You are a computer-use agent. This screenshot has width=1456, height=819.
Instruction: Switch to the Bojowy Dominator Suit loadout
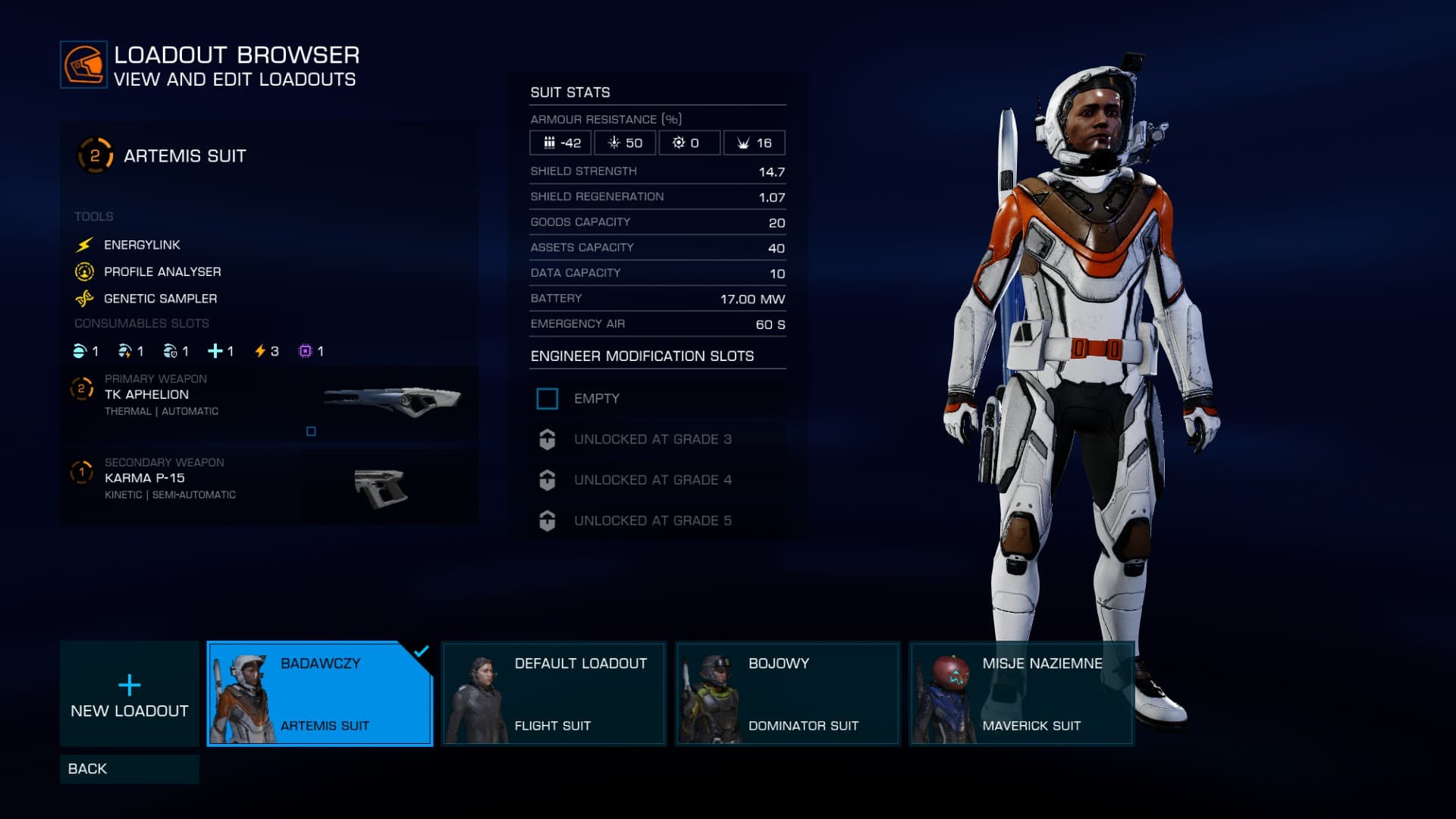coord(787,693)
